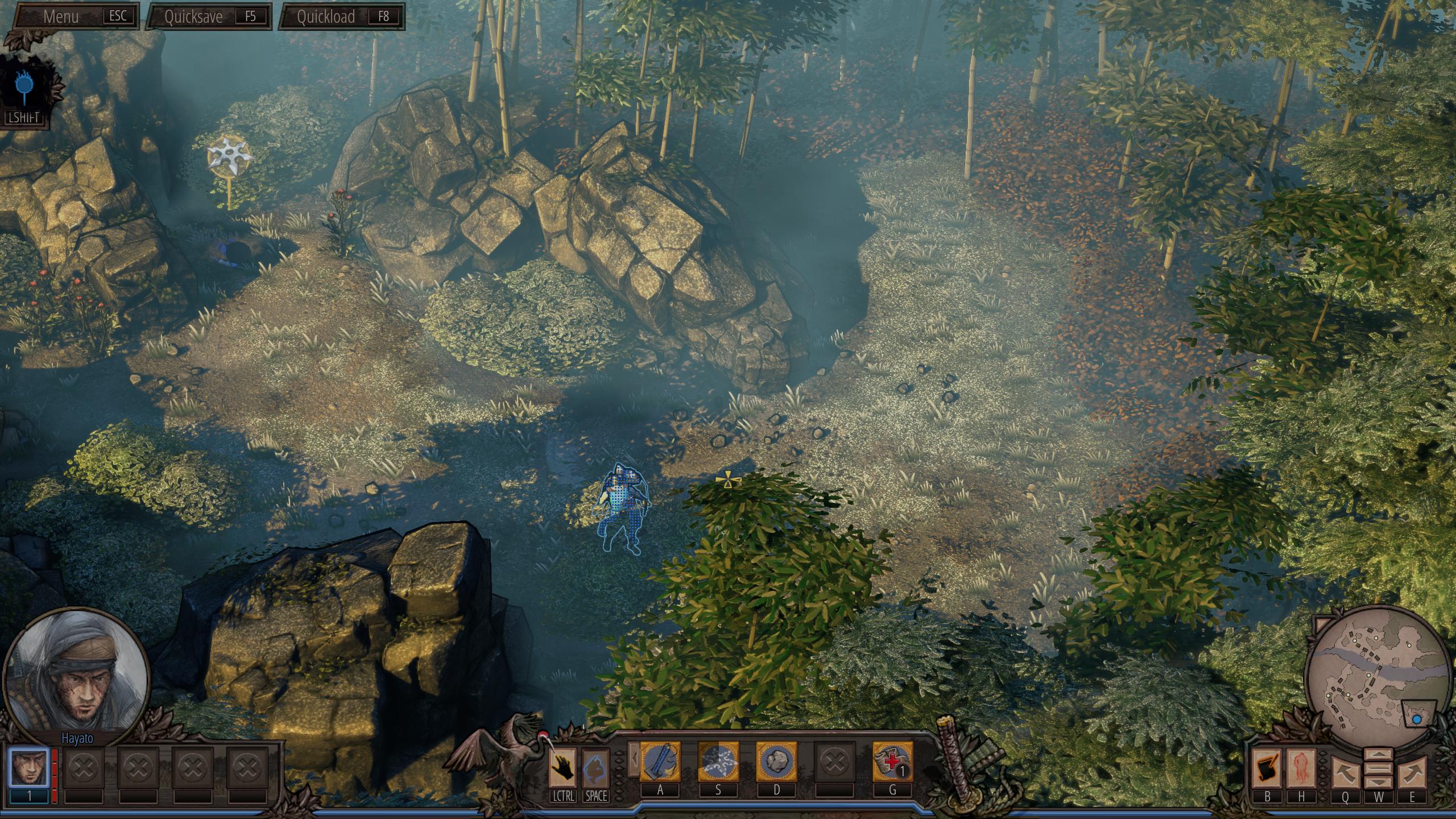Image resolution: width=1456 pixels, height=819 pixels.
Task: Open the Menu button
Action: pyautogui.click(x=75, y=16)
